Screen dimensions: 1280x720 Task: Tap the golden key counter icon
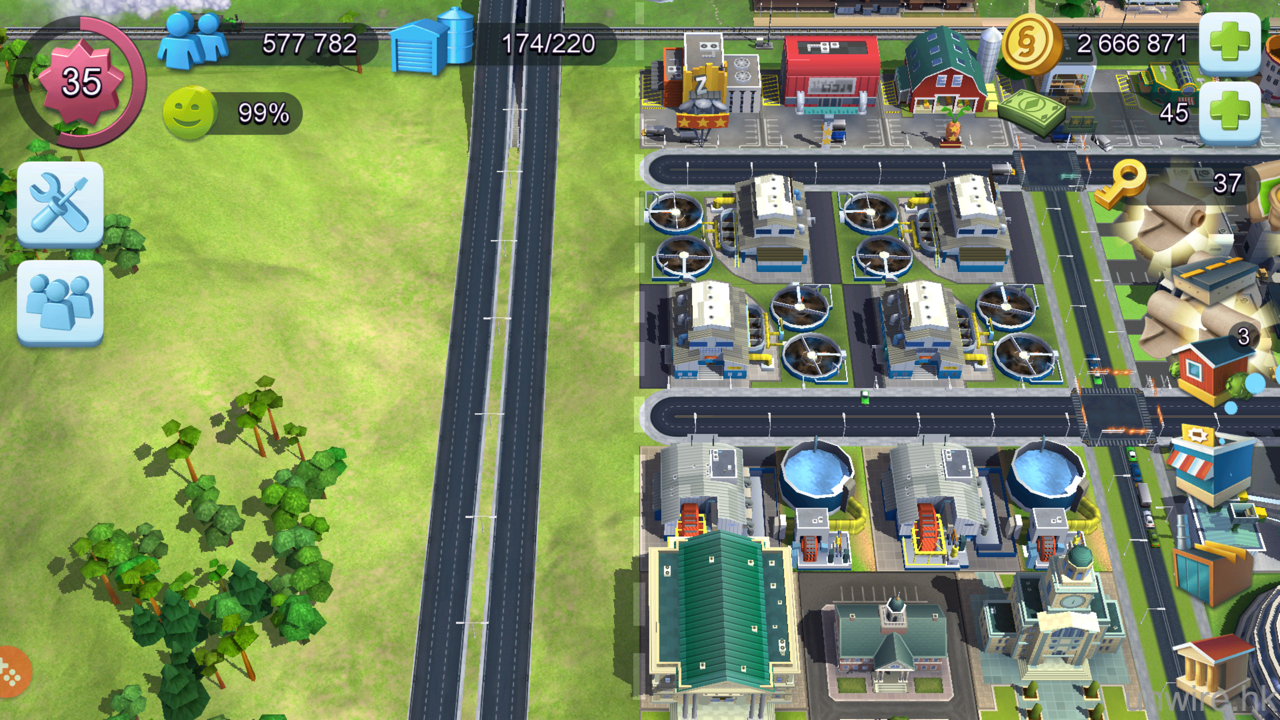[x=1119, y=183]
